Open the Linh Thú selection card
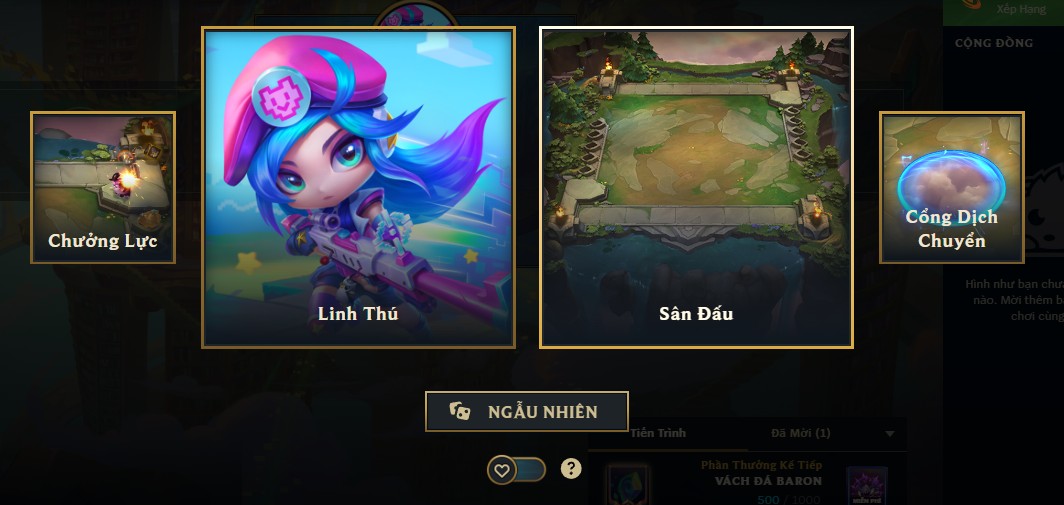Viewport: 1064px width, 505px height. pos(358,188)
